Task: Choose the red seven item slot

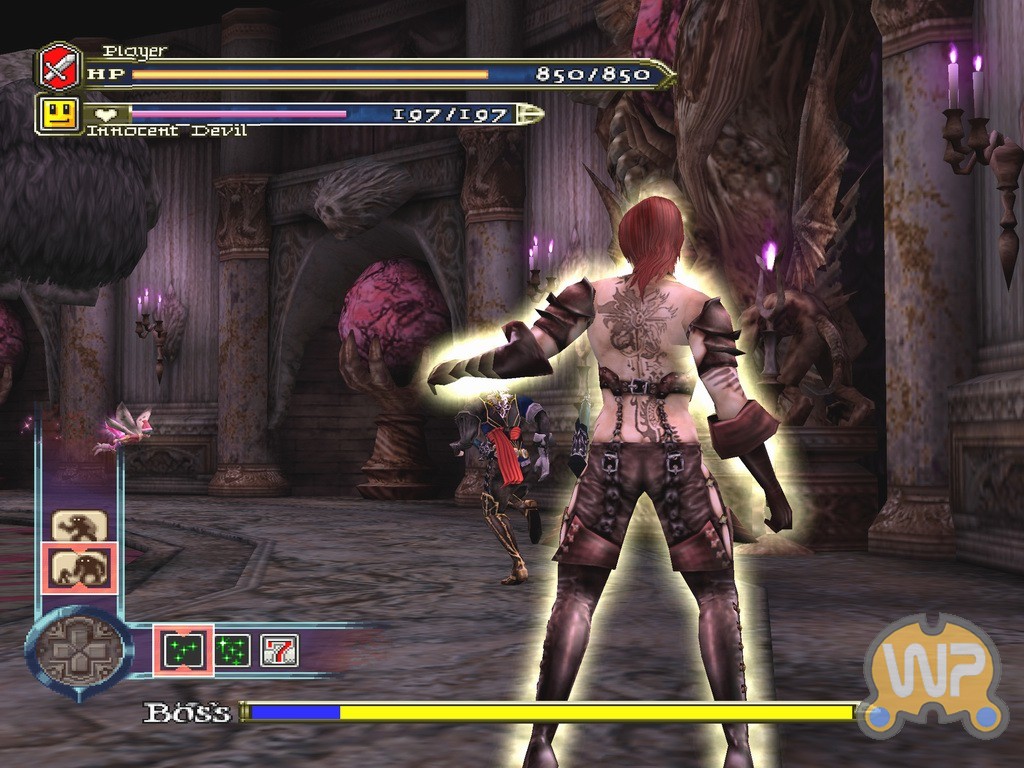Action: pos(279,651)
